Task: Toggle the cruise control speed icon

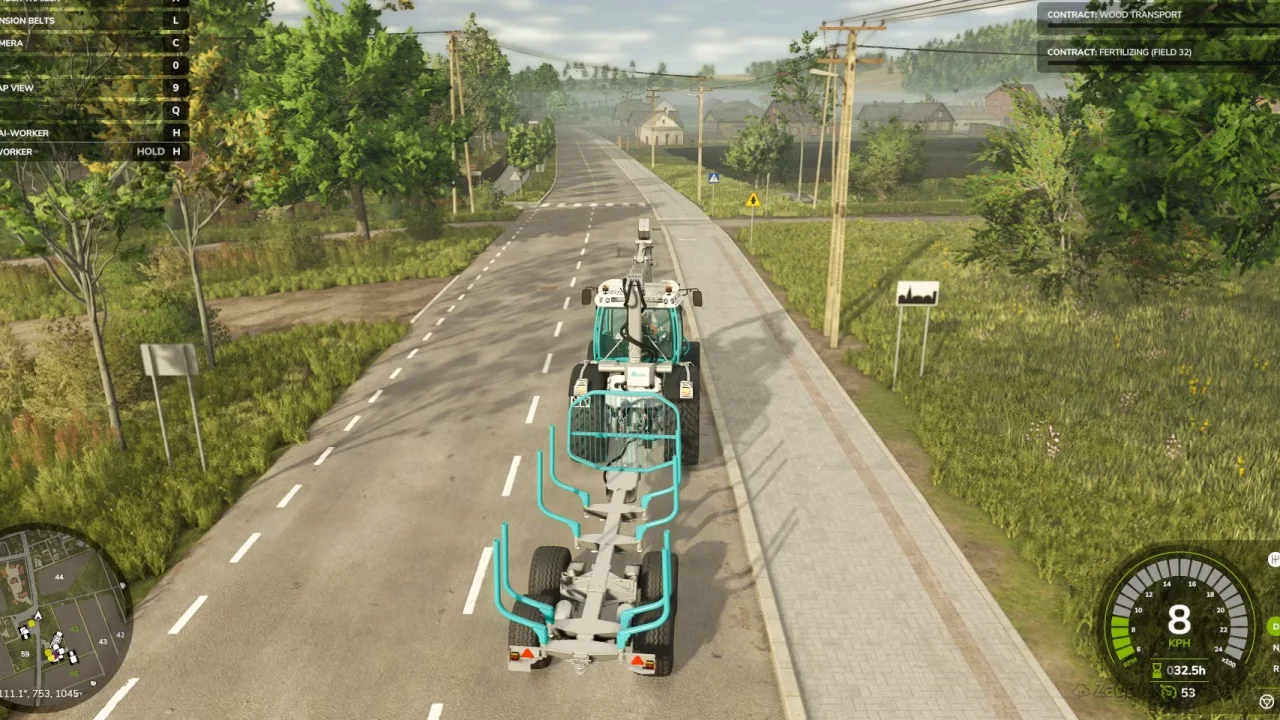Action: [1168, 692]
